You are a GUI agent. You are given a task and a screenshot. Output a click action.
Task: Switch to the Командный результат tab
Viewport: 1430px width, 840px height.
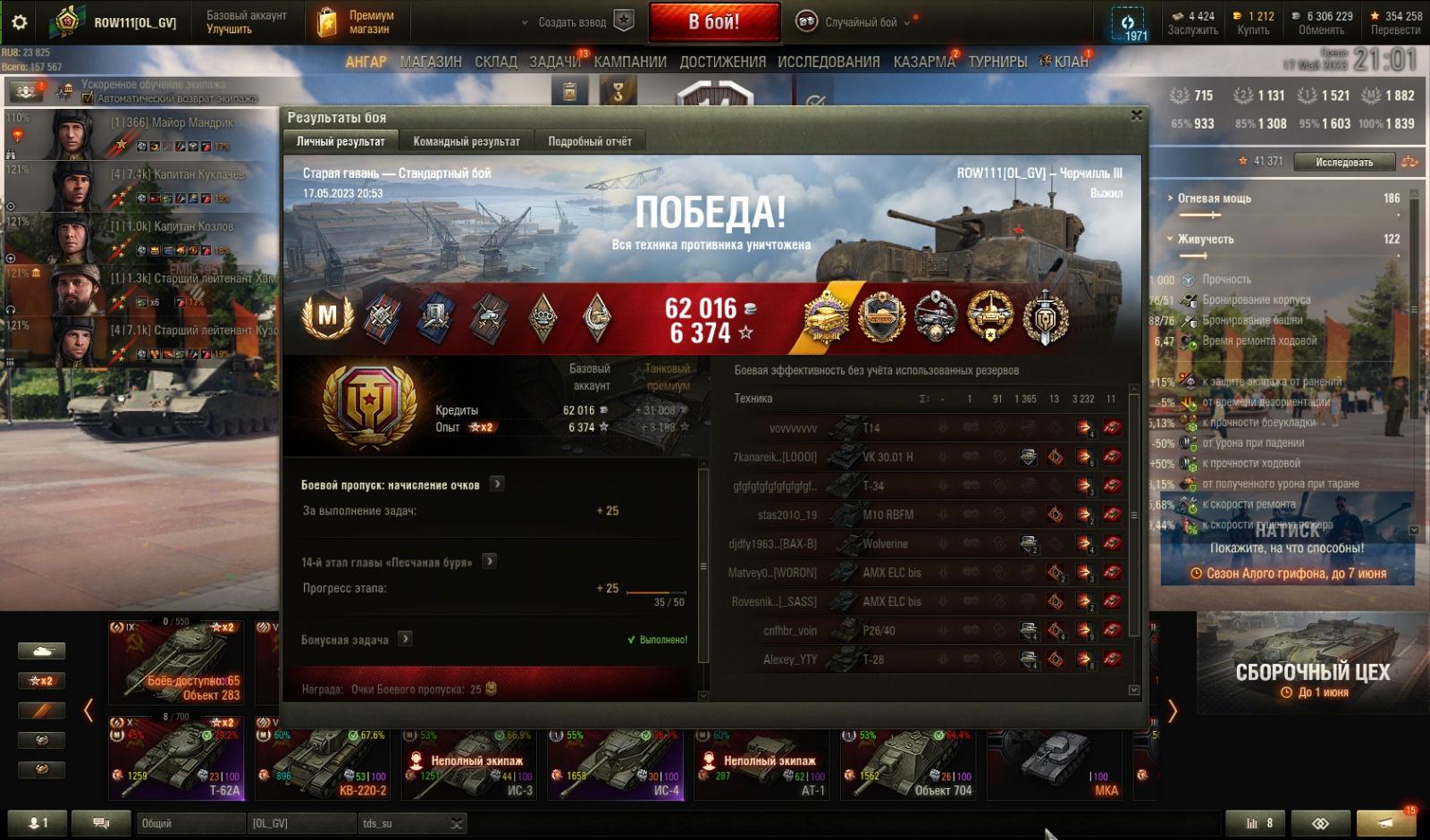(466, 141)
